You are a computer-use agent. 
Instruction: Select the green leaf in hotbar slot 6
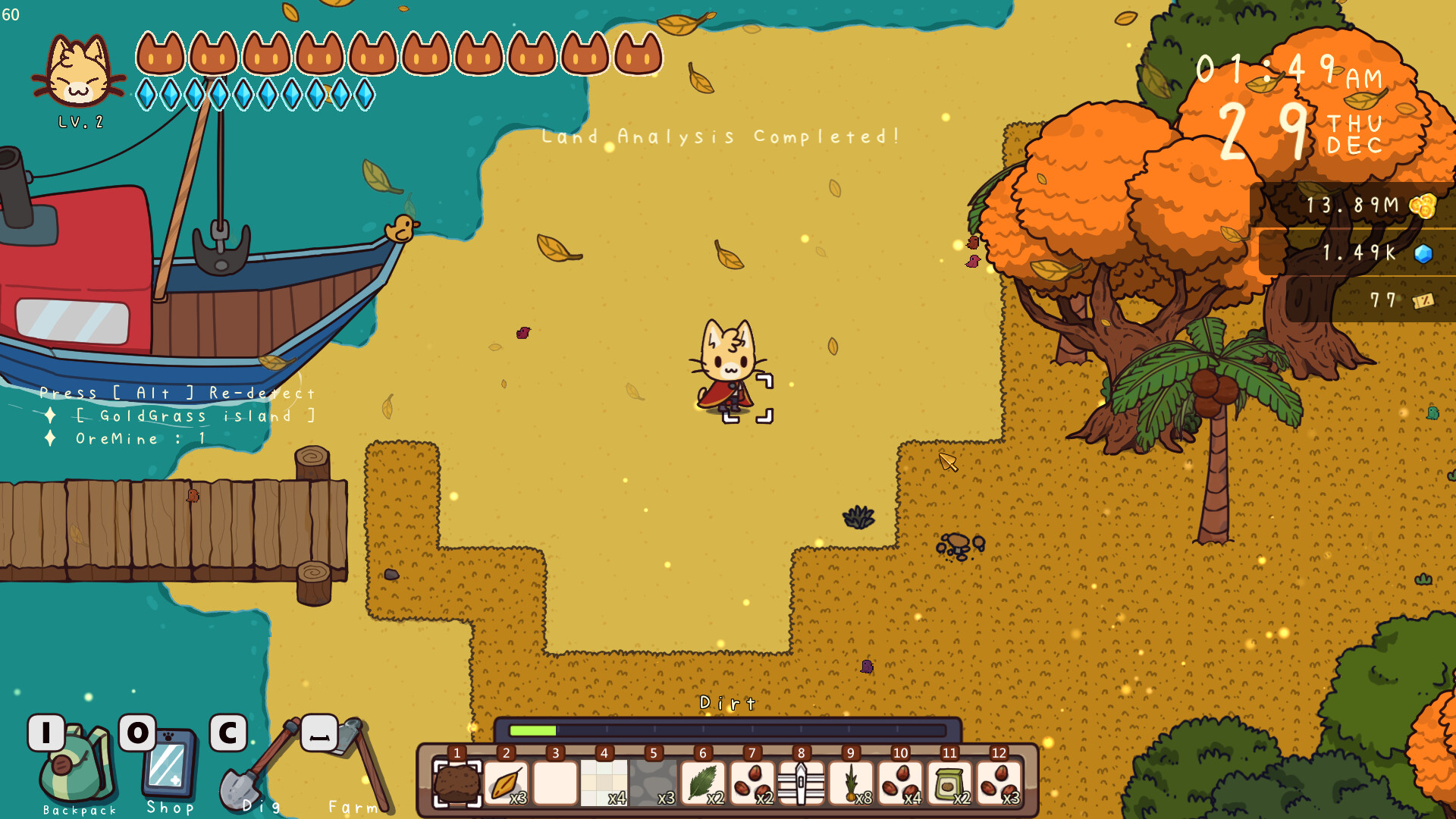[x=702, y=782]
